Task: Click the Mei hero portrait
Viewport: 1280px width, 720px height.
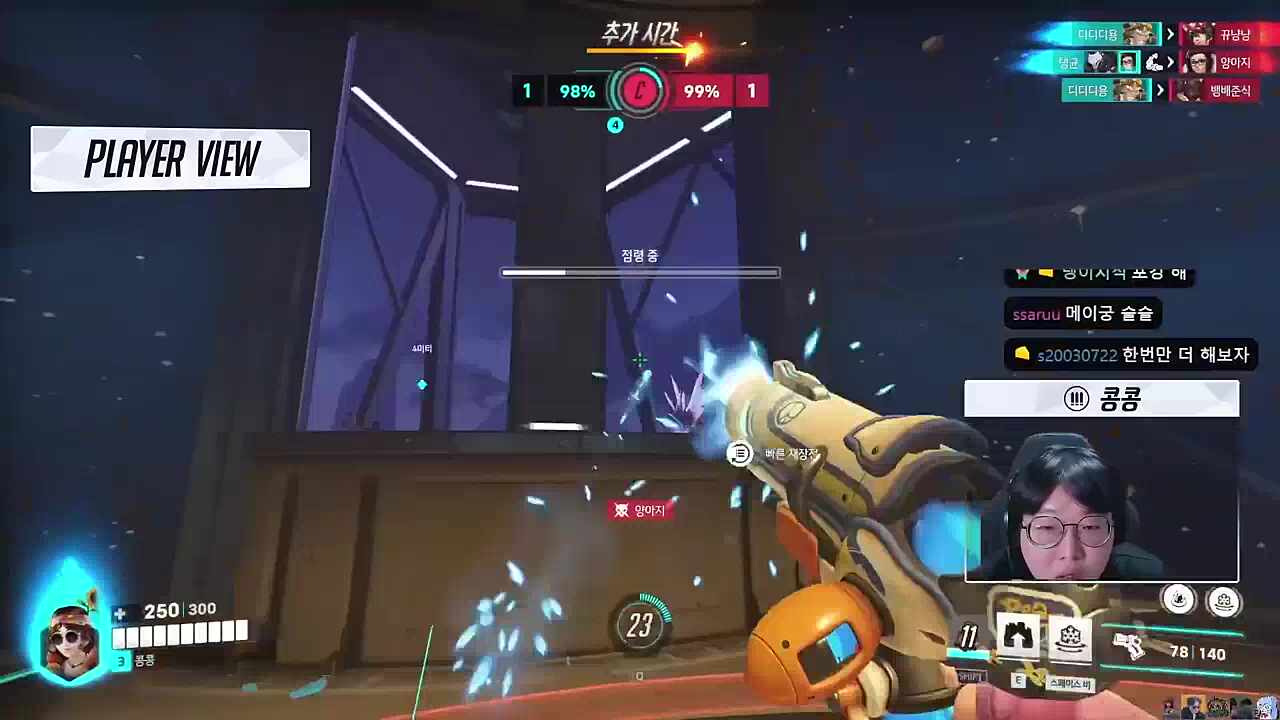Action: tap(70, 638)
